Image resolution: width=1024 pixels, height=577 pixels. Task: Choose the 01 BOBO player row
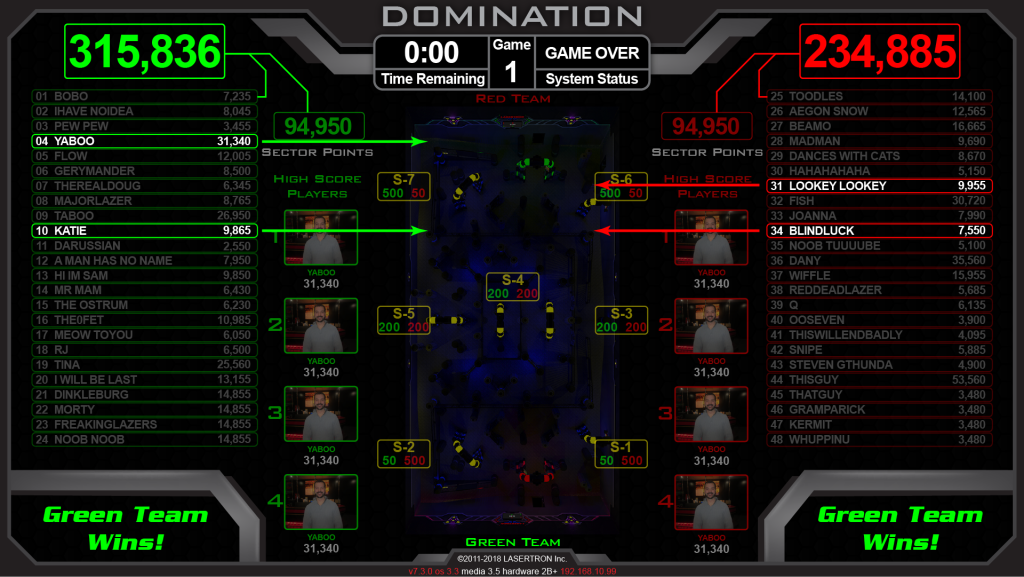(145, 96)
